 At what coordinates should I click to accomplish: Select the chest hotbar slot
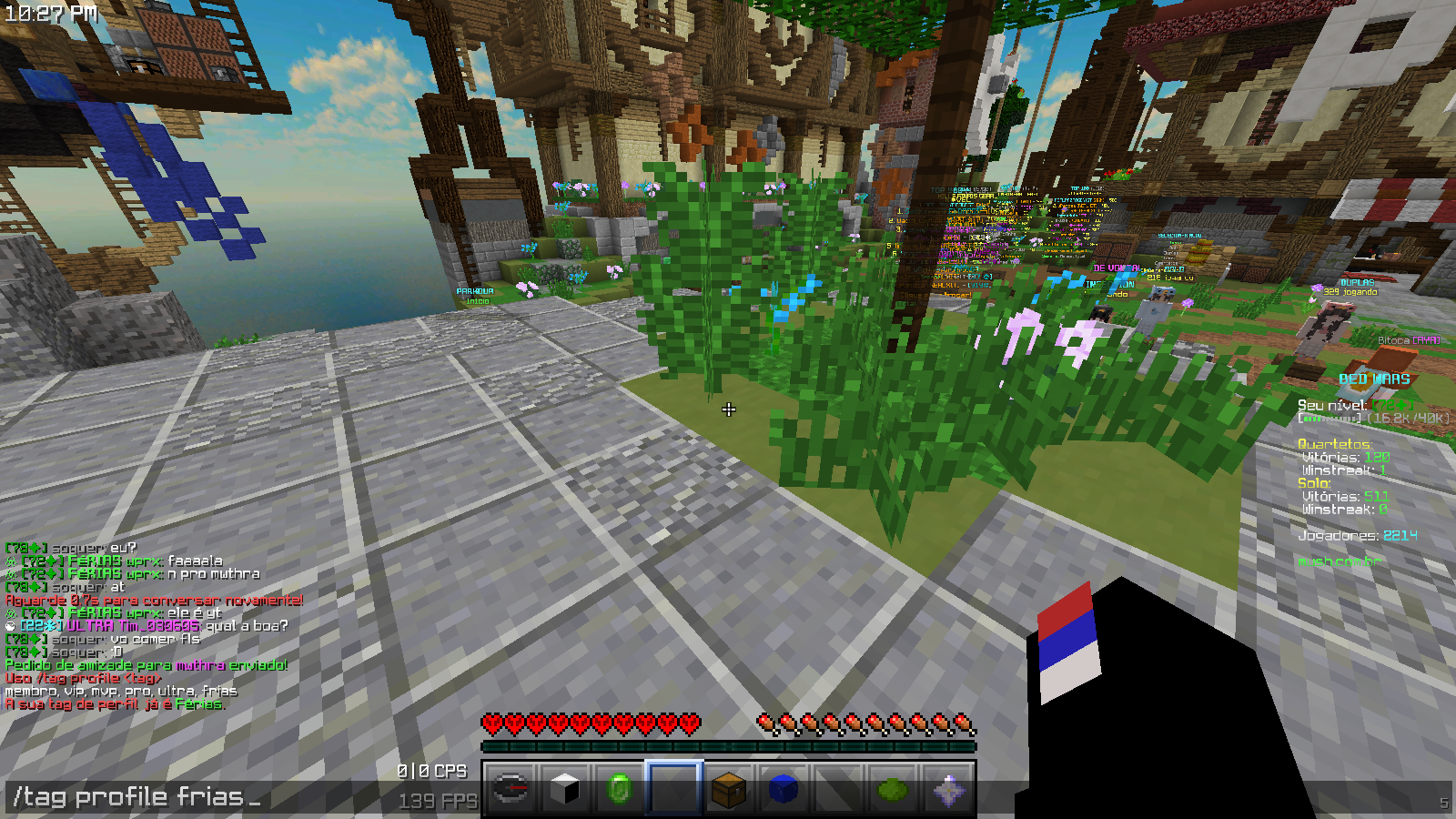[x=729, y=788]
